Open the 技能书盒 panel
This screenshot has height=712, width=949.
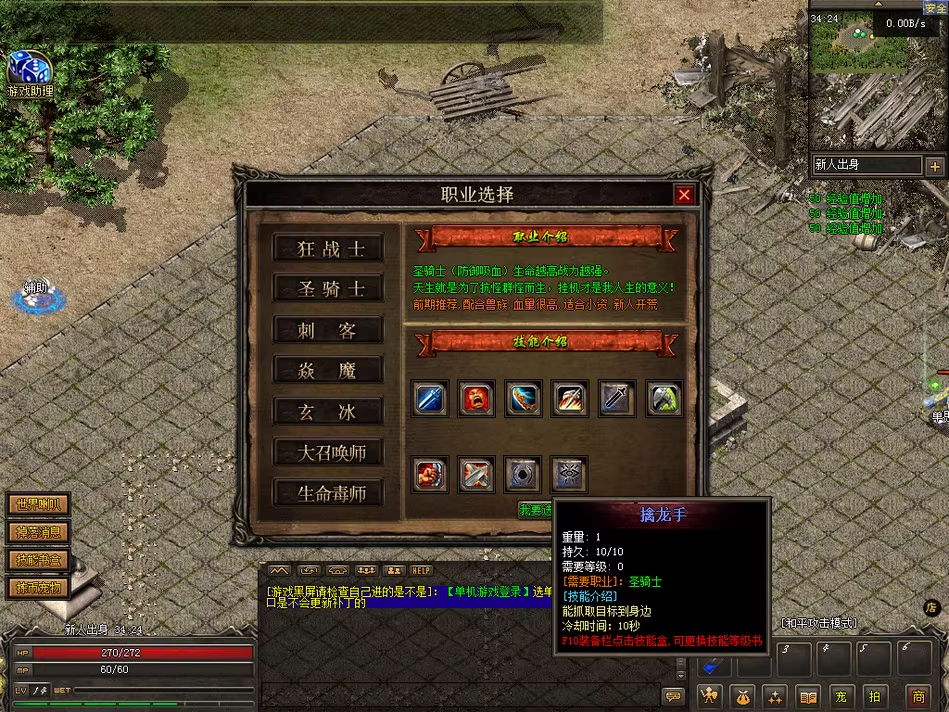[37, 559]
